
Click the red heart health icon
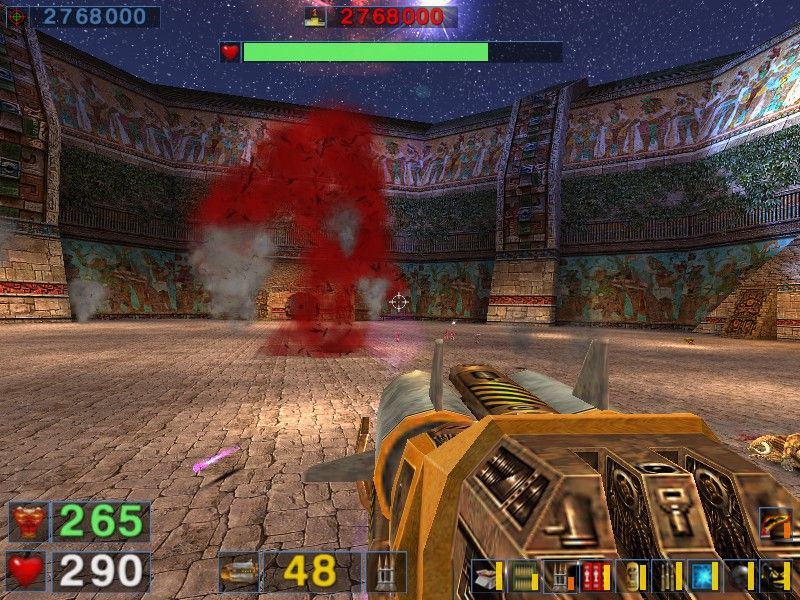[28, 571]
